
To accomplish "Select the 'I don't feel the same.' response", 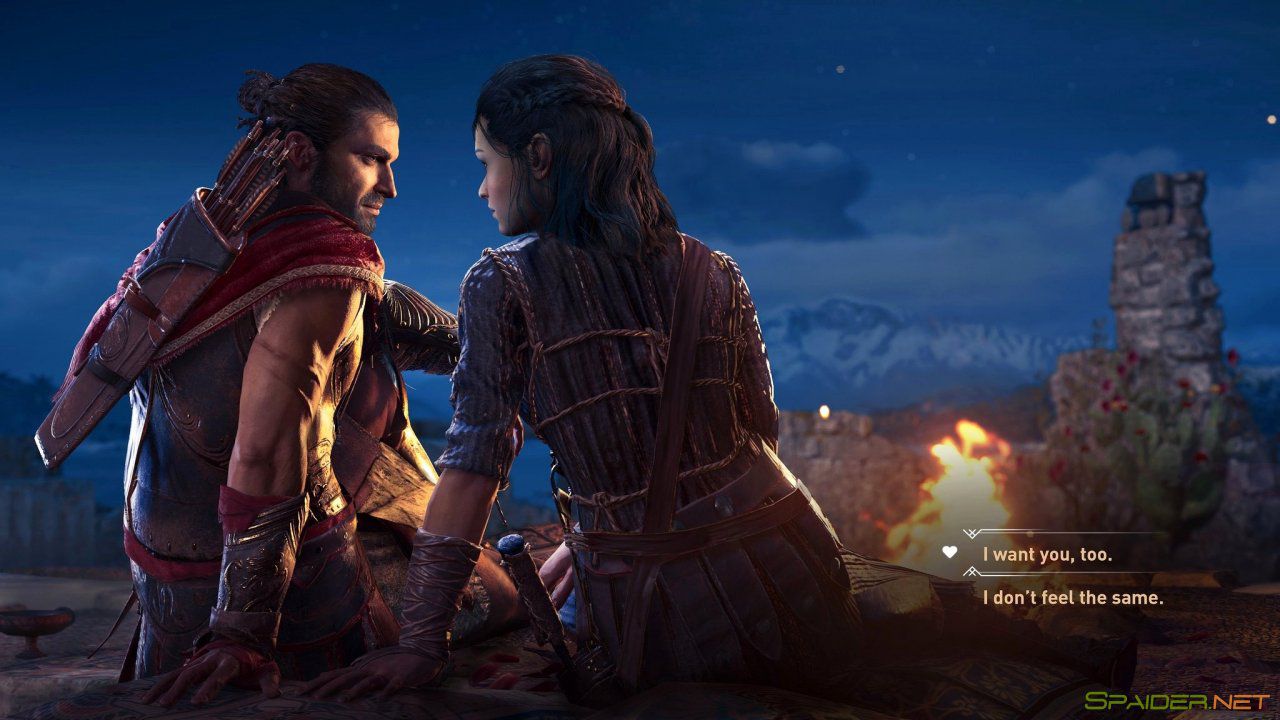I will click(x=1072, y=598).
